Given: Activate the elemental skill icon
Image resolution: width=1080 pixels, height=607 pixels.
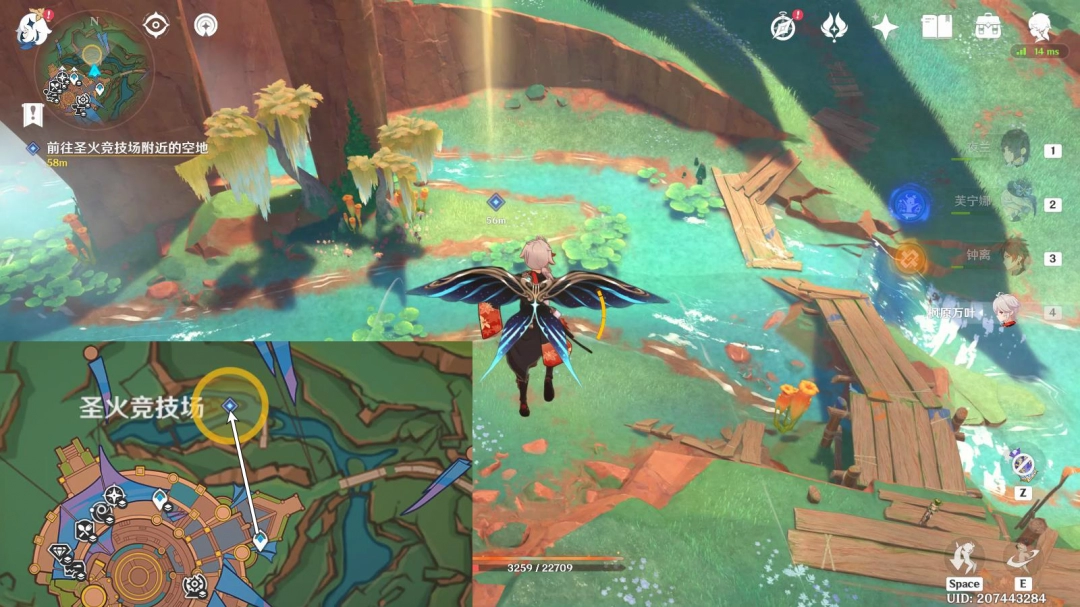Looking at the screenshot, I should pyautogui.click(x=1024, y=557).
